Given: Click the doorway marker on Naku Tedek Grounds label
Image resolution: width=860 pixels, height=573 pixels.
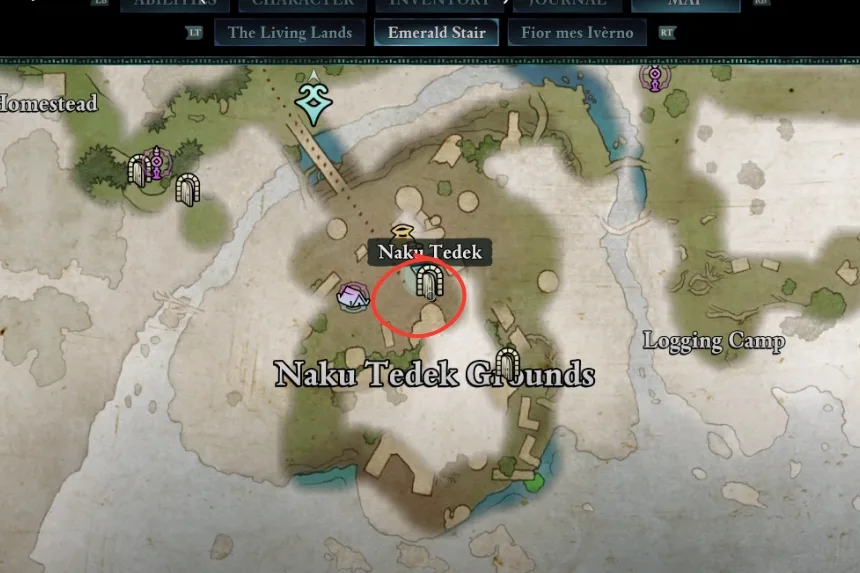Looking at the screenshot, I should pos(508,364).
